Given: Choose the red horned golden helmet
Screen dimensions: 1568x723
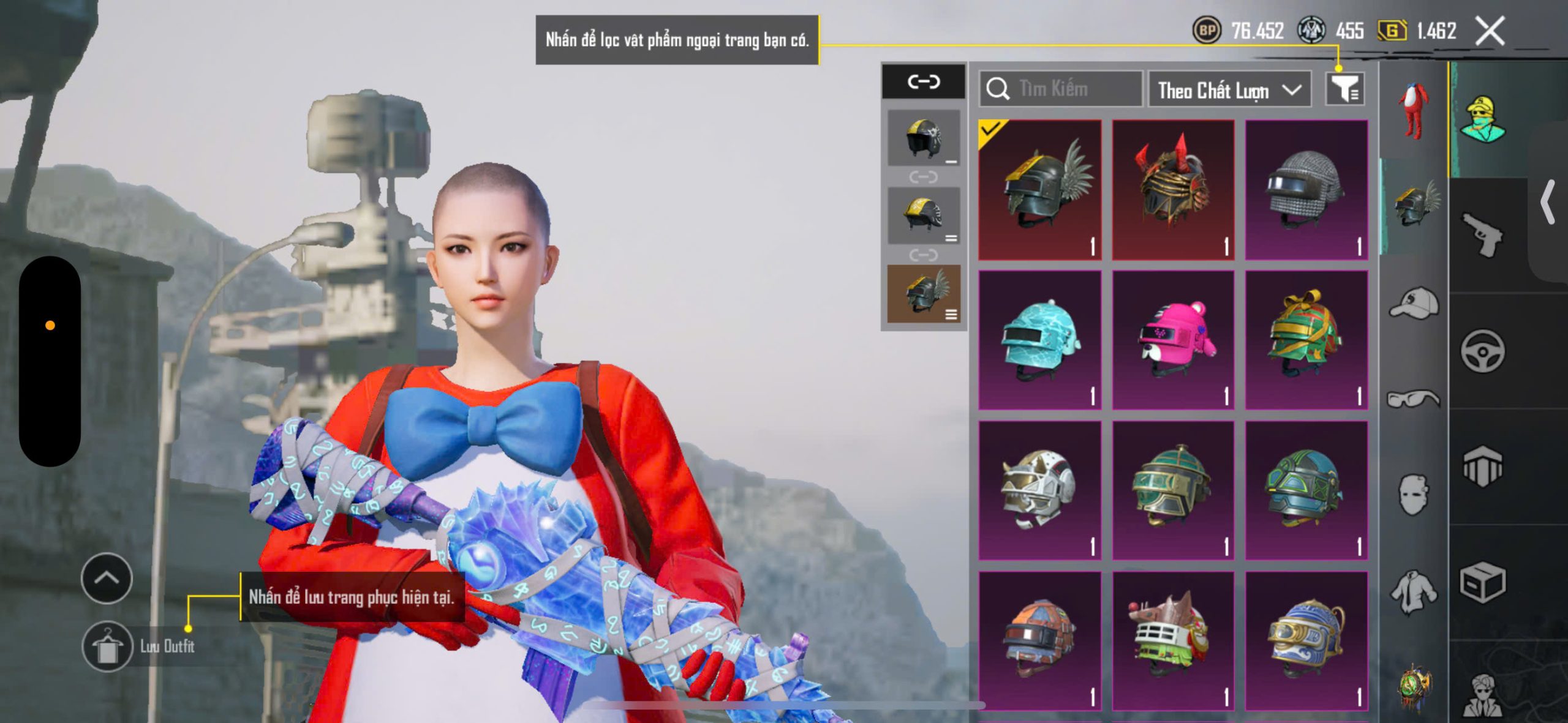Looking at the screenshot, I should click(1173, 190).
